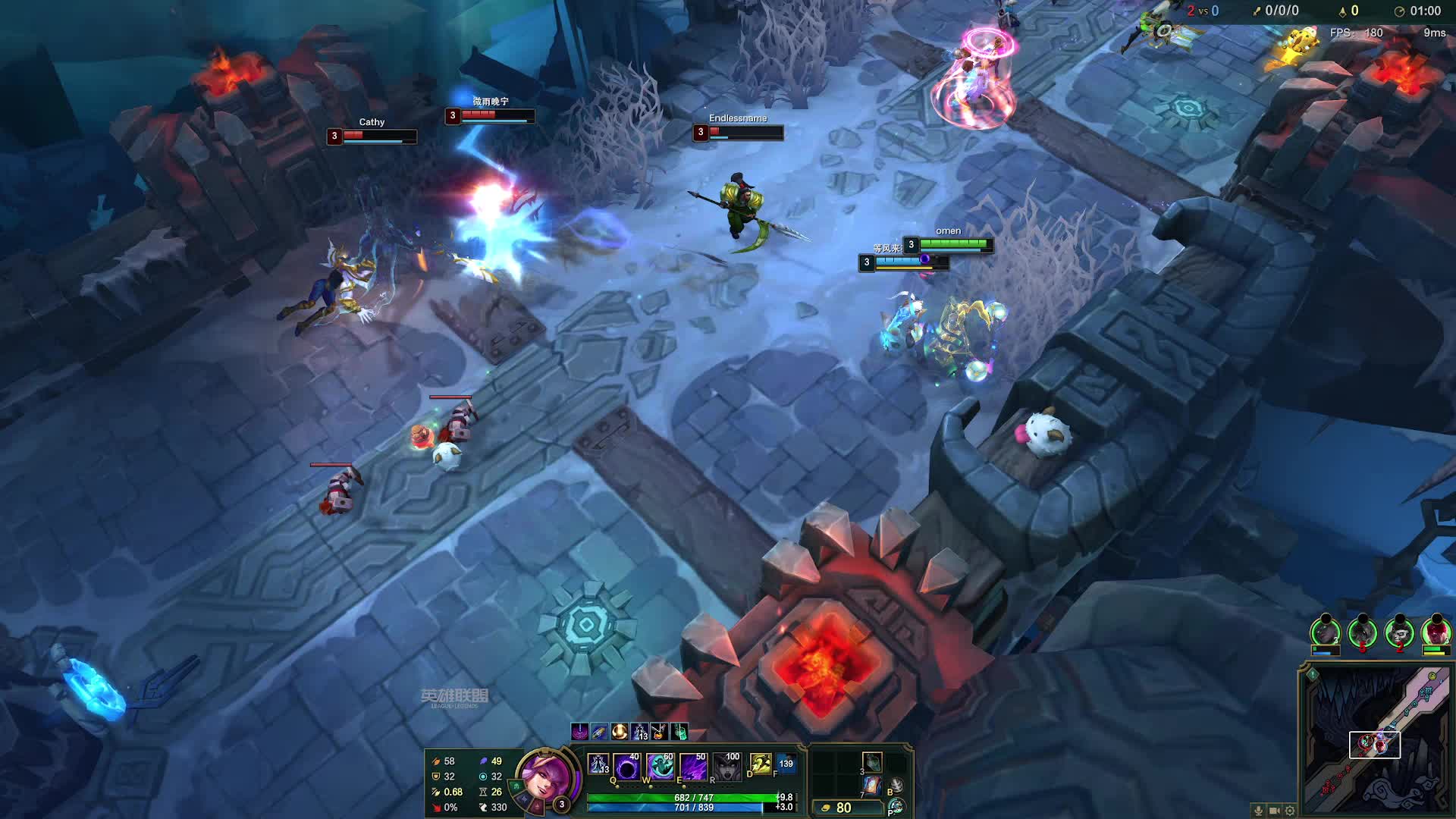Use the blue item in the inventory
Viewport: 1456px width, 819px height.
pyautogui.click(x=872, y=785)
